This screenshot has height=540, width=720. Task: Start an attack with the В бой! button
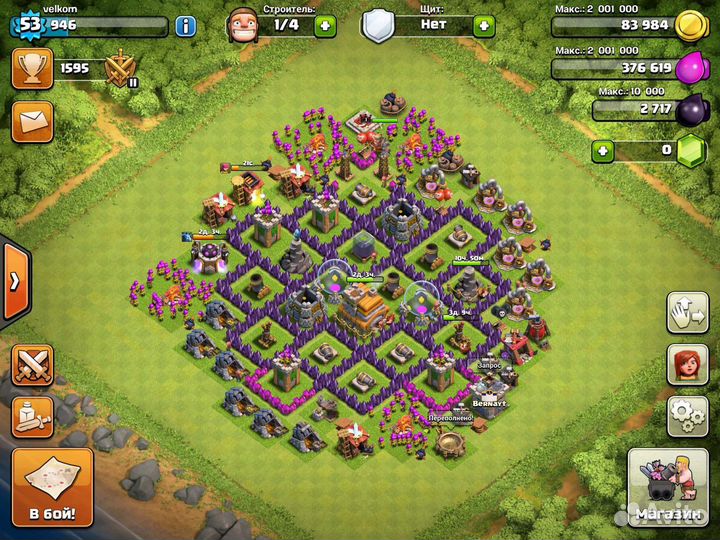click(x=52, y=487)
